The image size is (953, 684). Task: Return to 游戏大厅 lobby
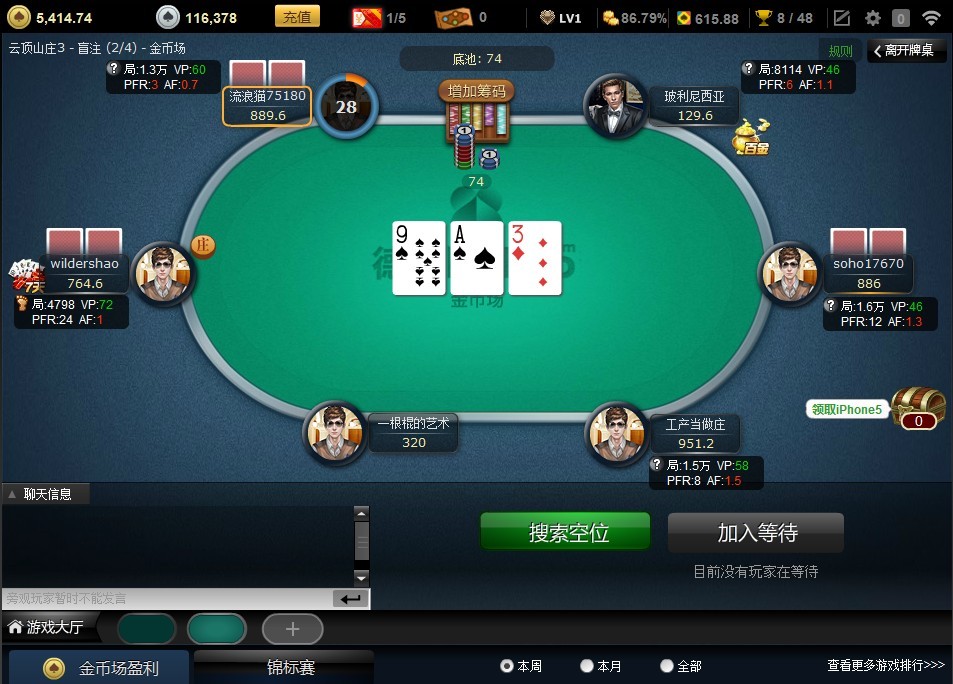coord(53,628)
